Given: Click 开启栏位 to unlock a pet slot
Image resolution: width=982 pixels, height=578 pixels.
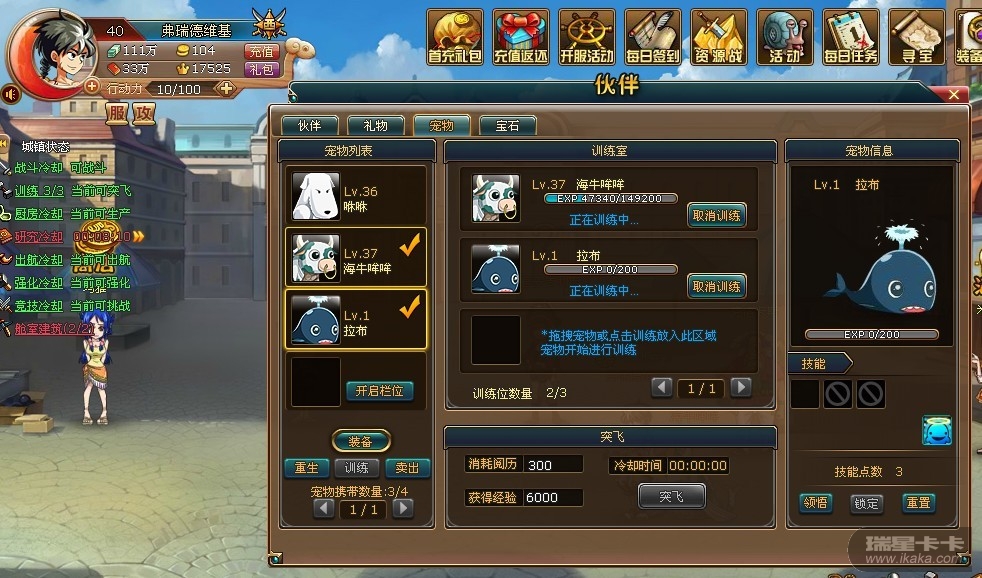Looking at the screenshot, I should point(379,391).
